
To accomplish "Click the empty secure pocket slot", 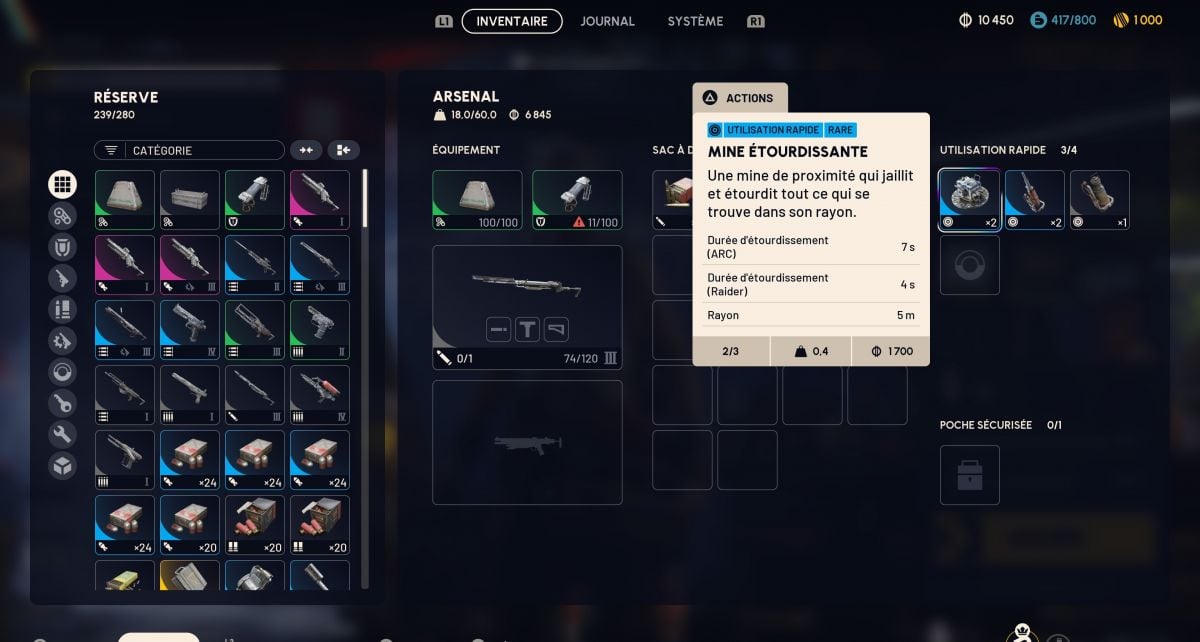I will [x=969, y=475].
